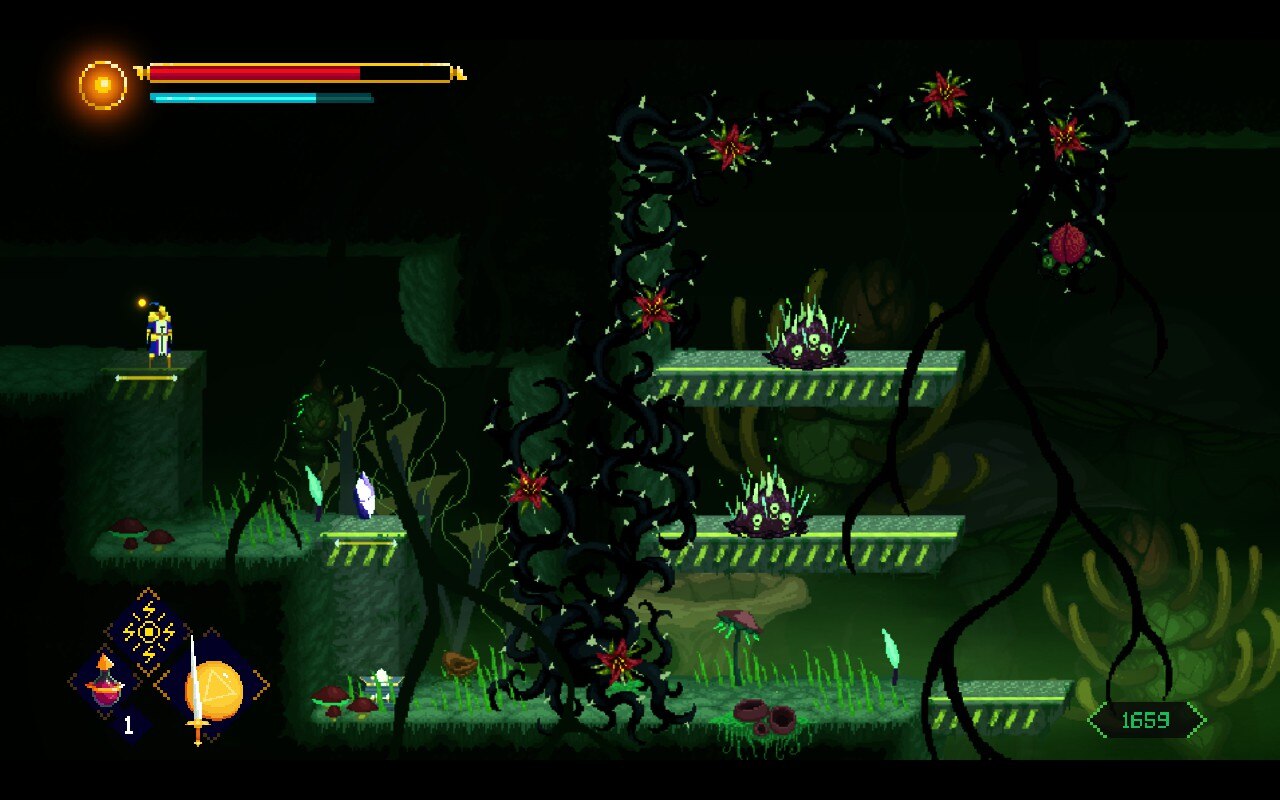Select the brown nest on the lower ledge
Viewport: 1280px width, 800px height.
tap(457, 664)
